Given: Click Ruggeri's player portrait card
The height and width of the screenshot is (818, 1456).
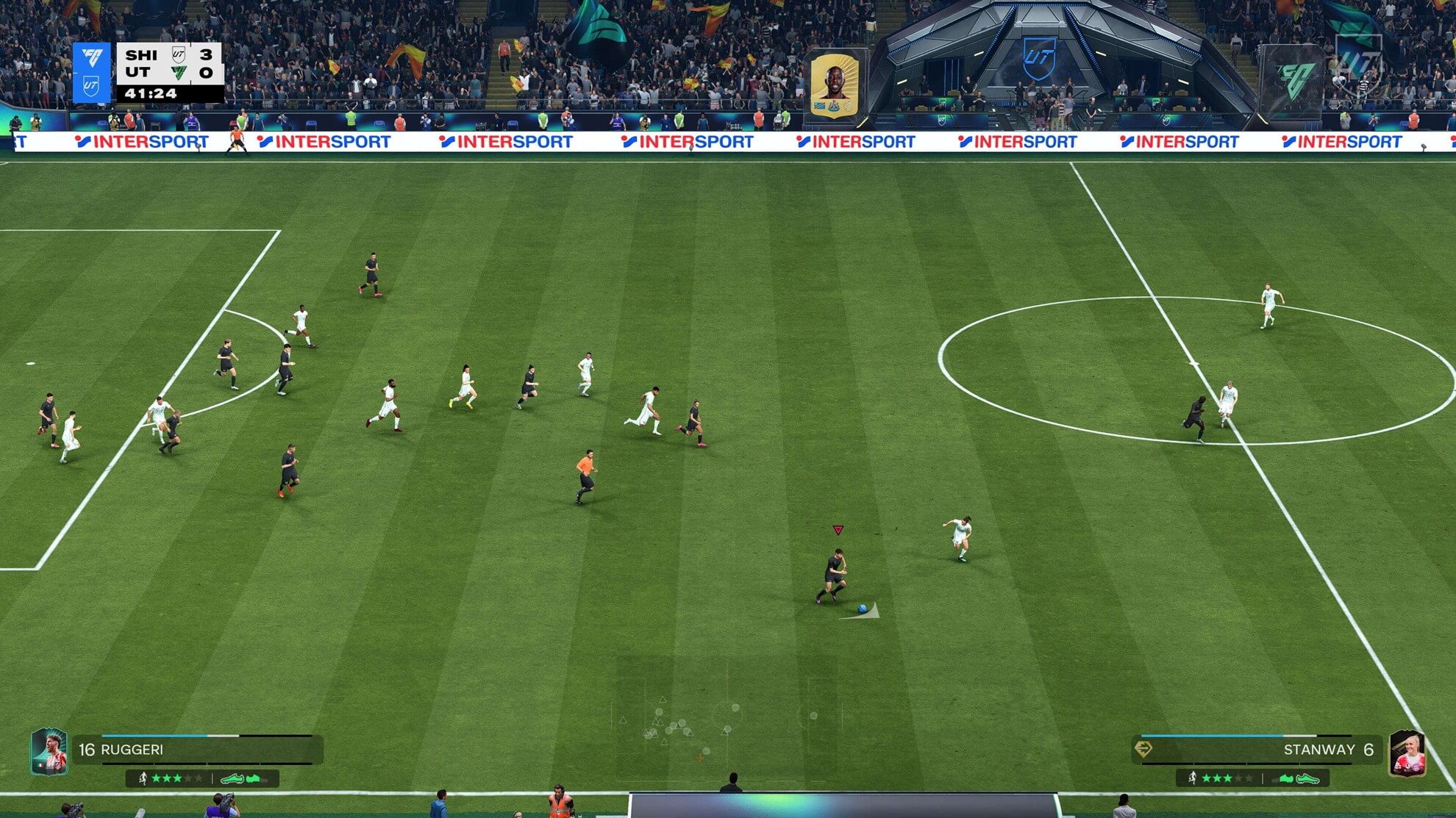Looking at the screenshot, I should [x=49, y=752].
